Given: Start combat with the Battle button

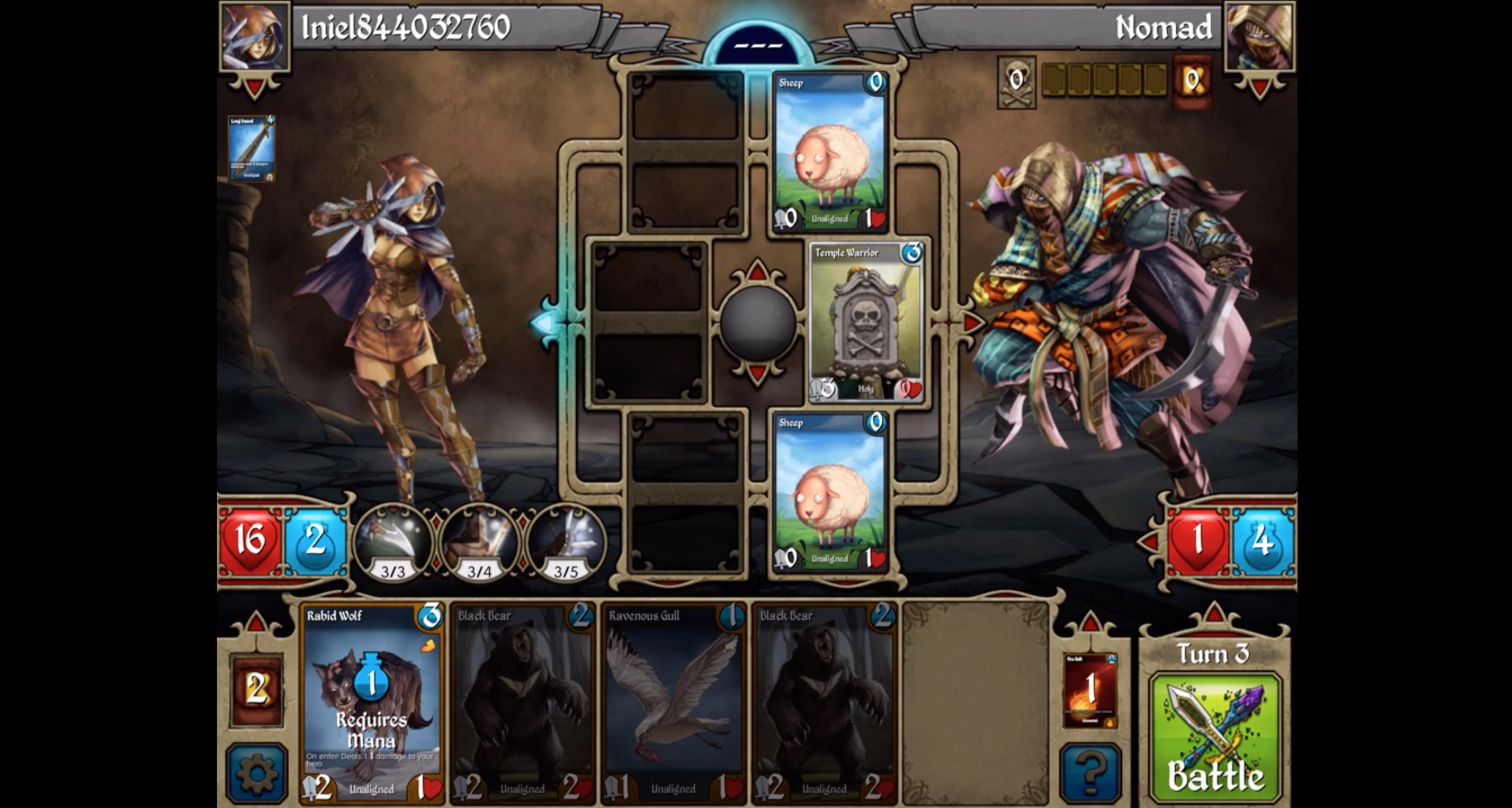Looking at the screenshot, I should coord(1215,738).
